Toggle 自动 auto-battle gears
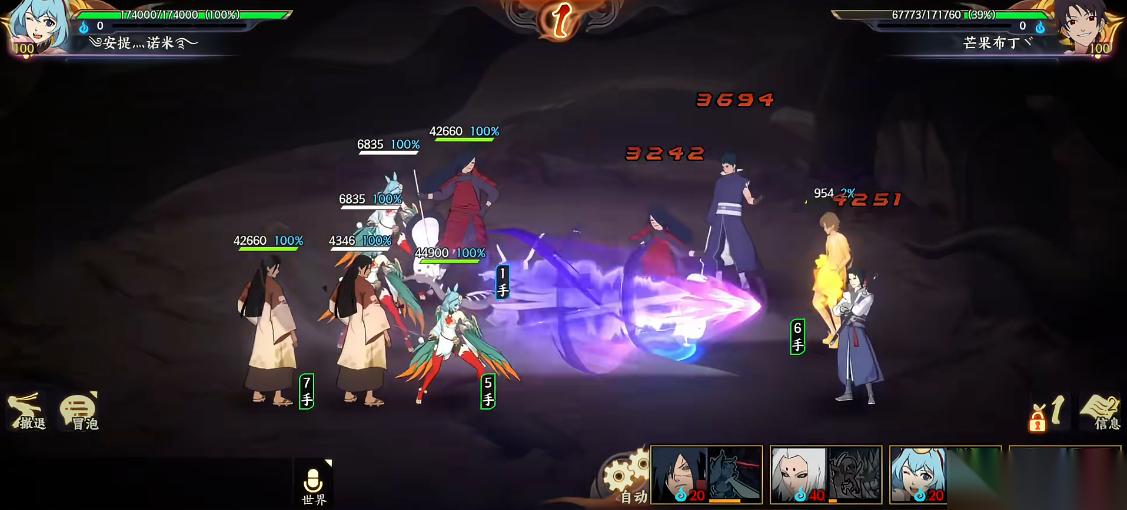 (x=626, y=477)
